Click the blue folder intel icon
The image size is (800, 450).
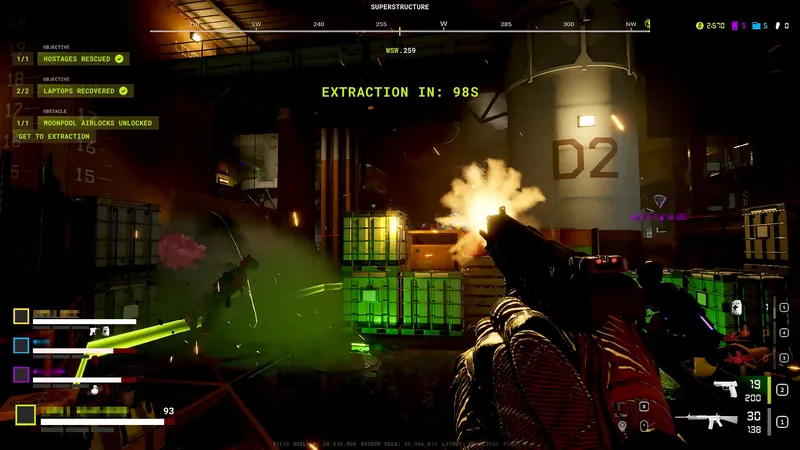(x=756, y=25)
